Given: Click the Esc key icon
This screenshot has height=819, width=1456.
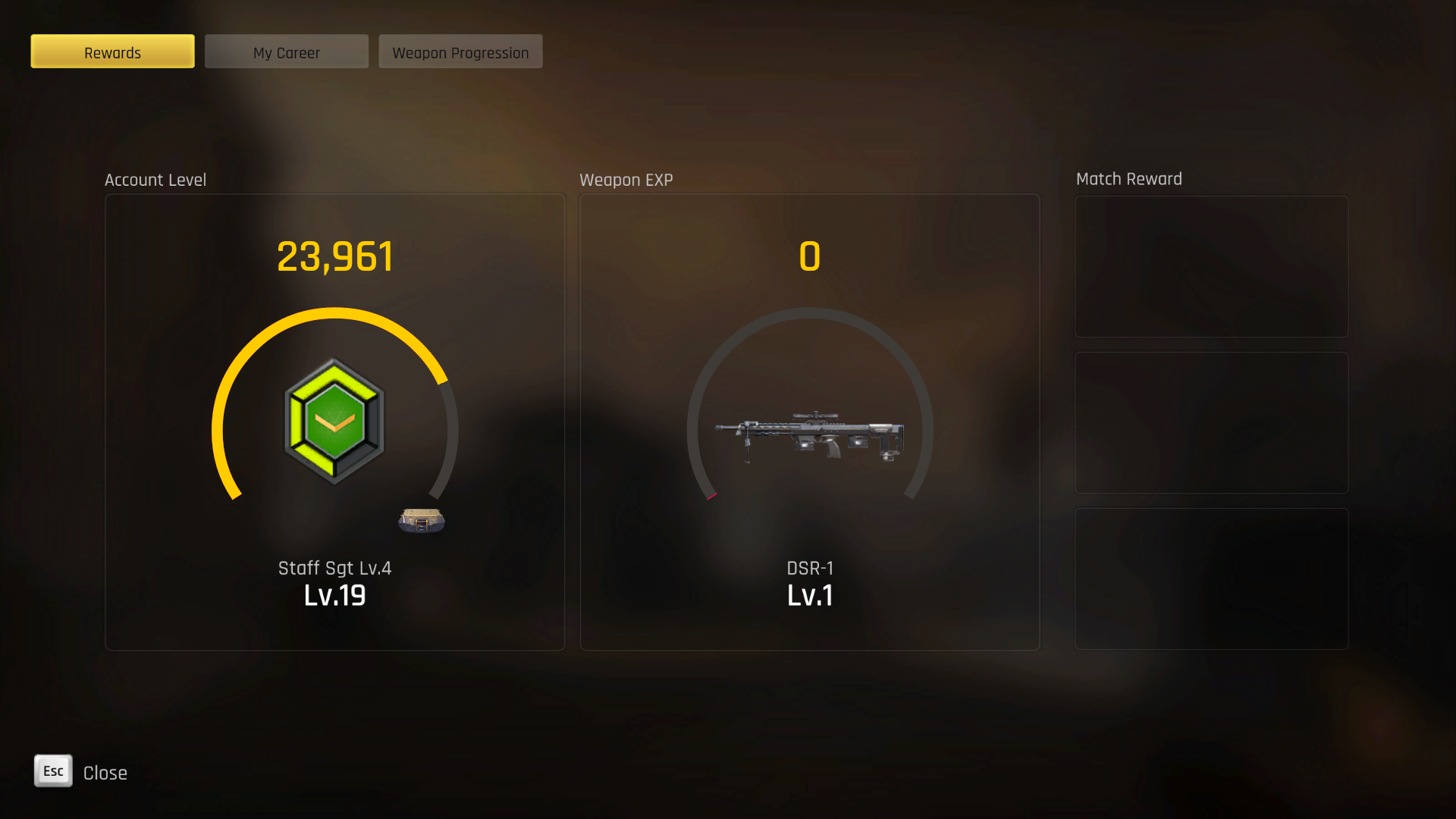Looking at the screenshot, I should 52,771.
